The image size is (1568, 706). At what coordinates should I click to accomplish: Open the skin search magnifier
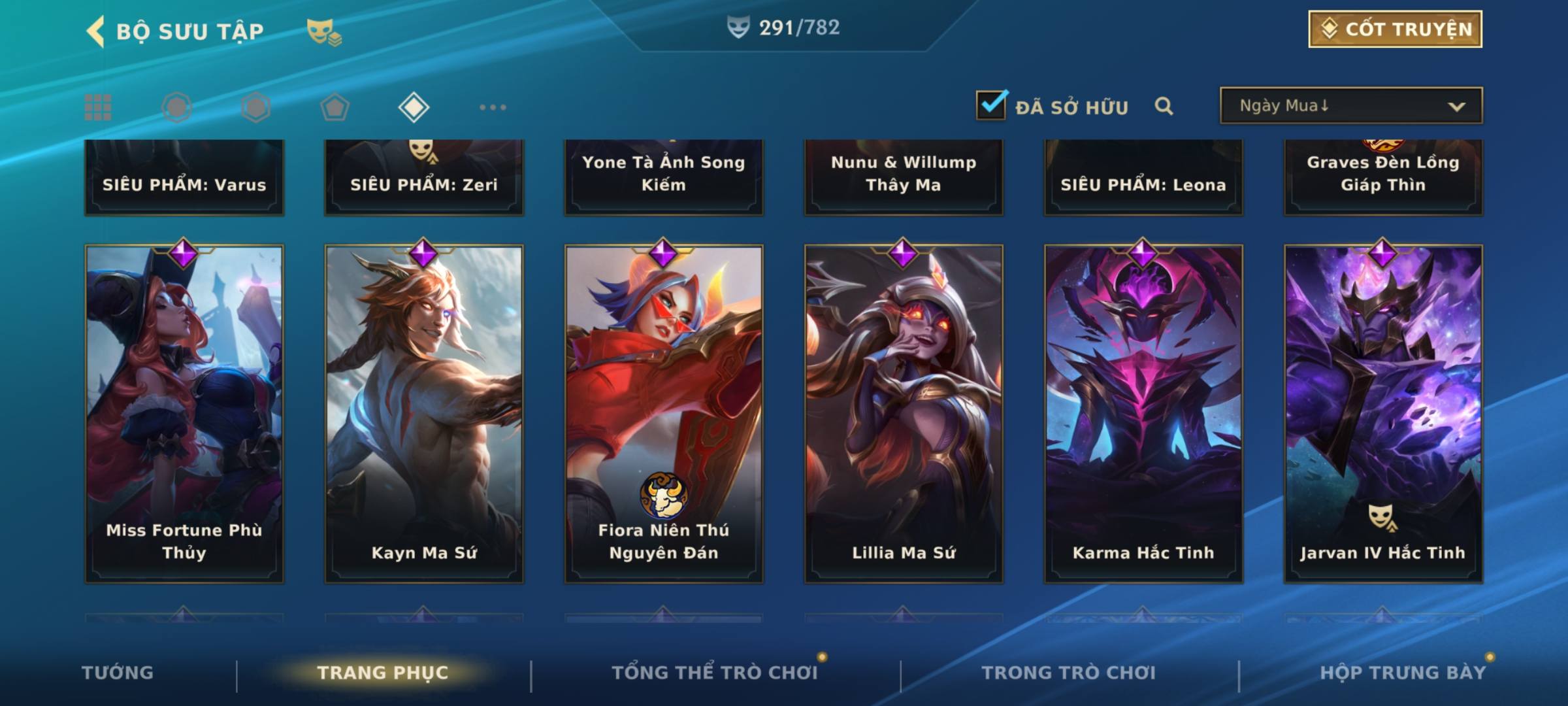coord(1164,106)
